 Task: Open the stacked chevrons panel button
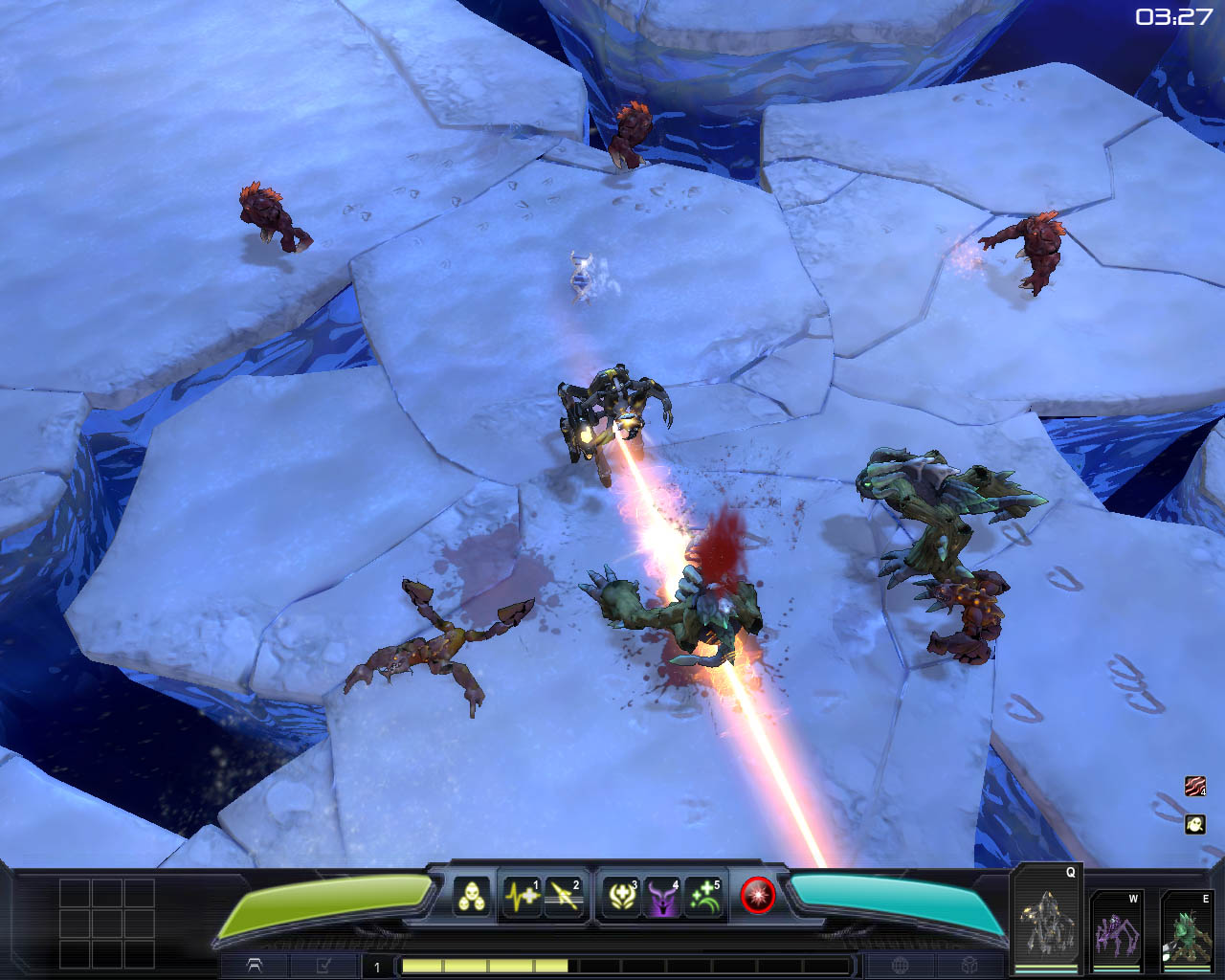[256, 966]
